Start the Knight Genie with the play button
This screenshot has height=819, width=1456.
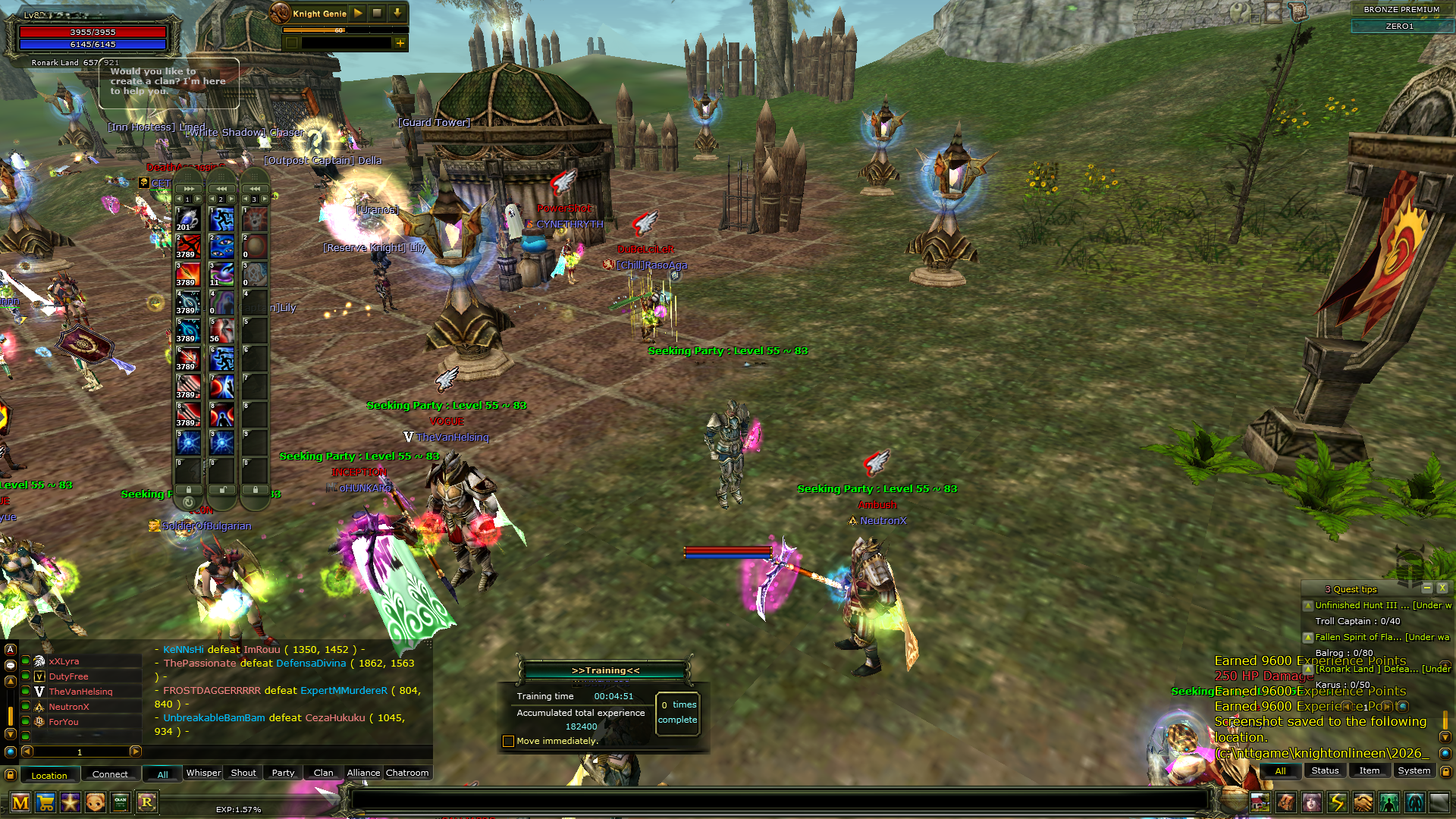[358, 13]
